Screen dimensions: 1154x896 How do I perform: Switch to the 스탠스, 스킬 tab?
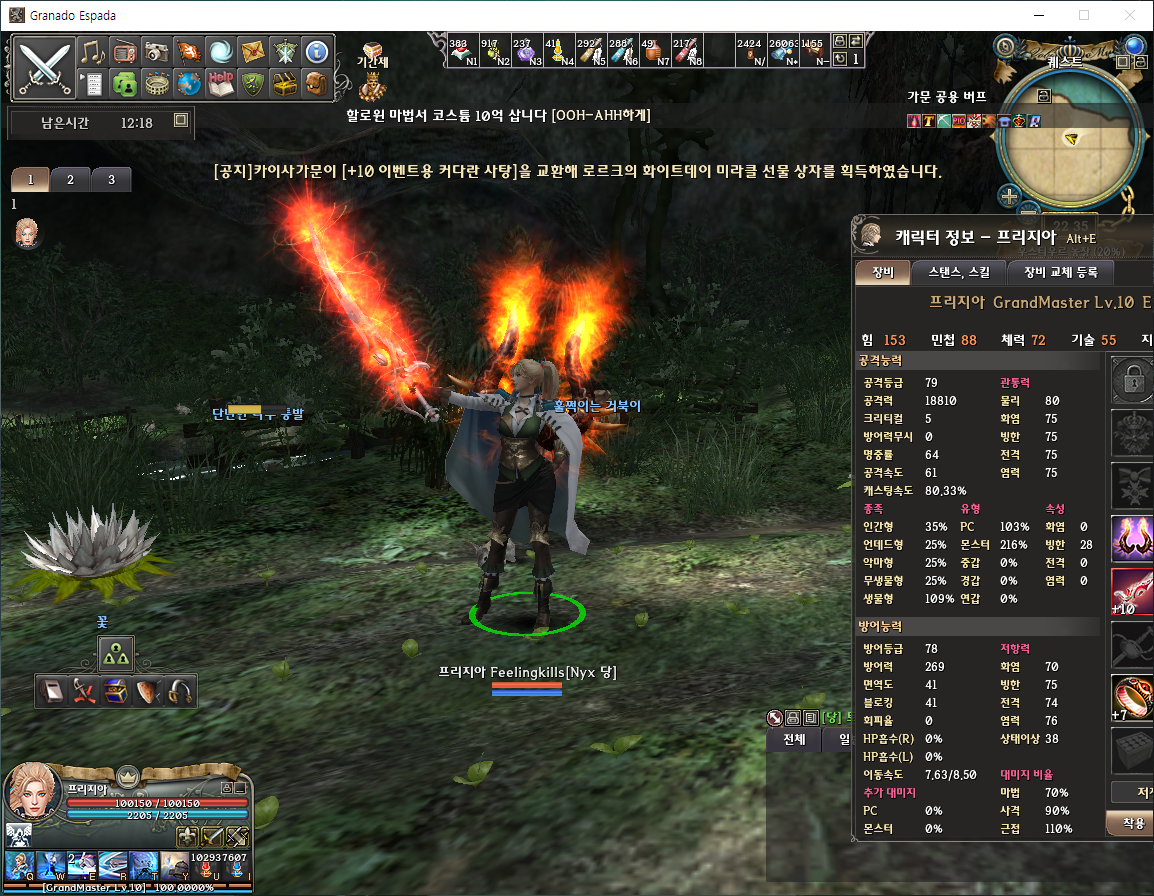point(958,272)
